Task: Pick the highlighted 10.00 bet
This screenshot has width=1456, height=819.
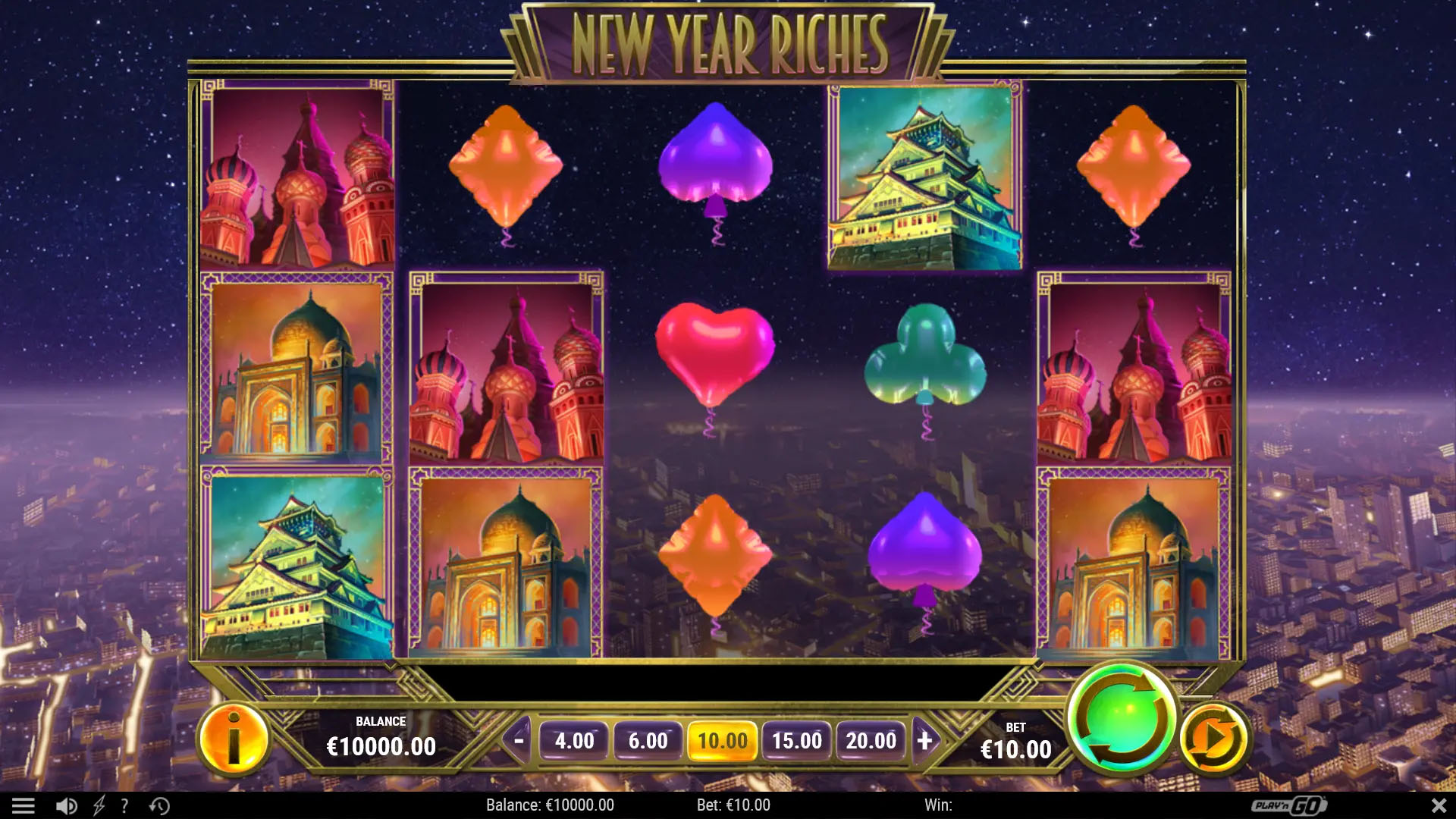Action: pyautogui.click(x=722, y=741)
